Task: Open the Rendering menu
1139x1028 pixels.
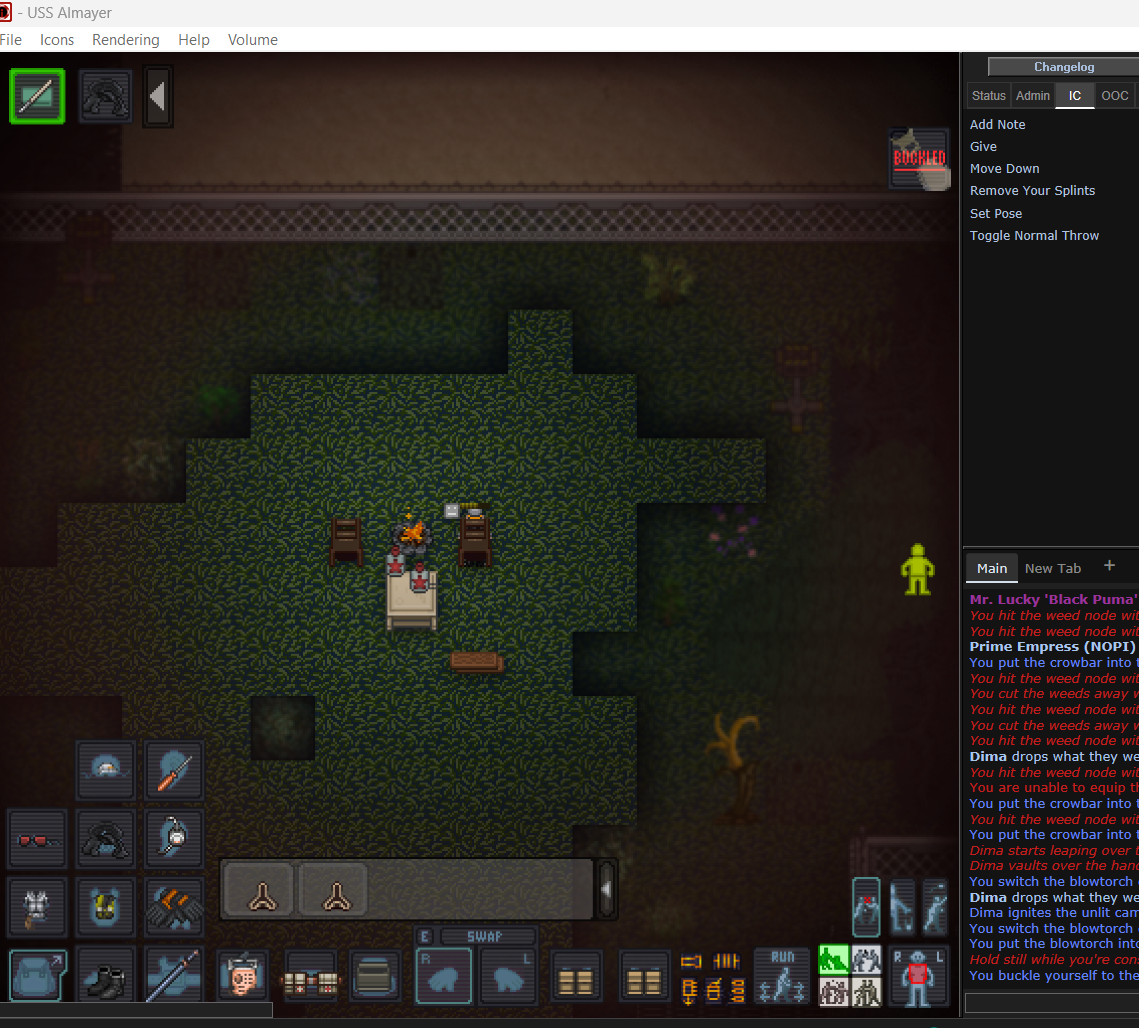Action: pos(125,40)
